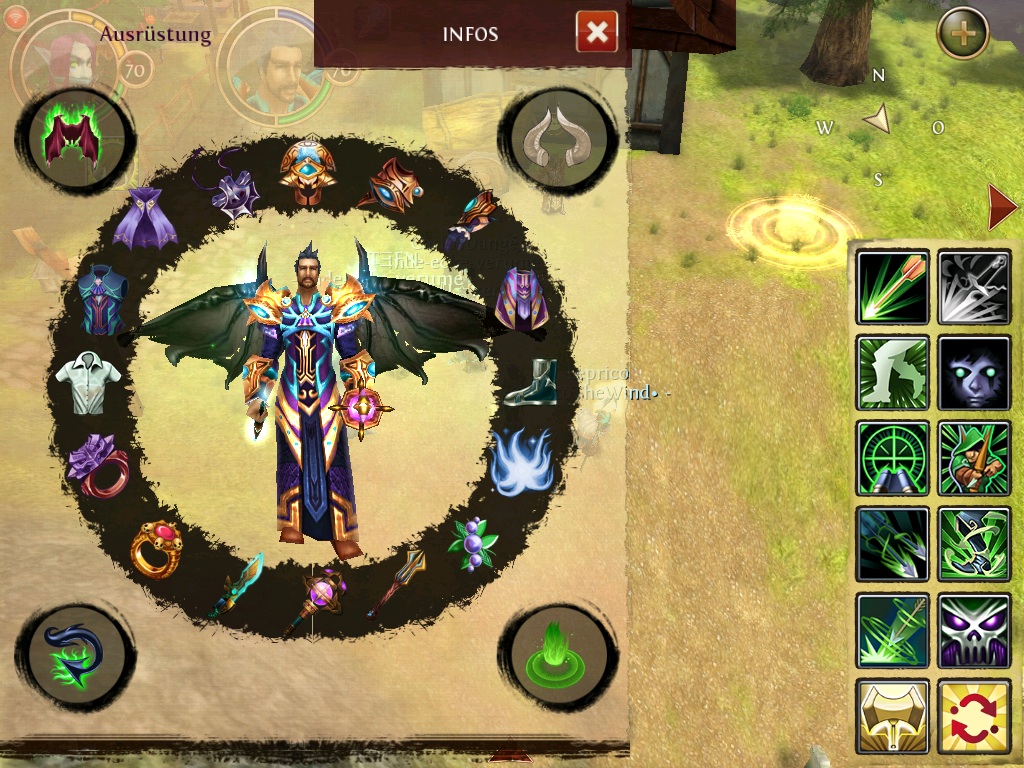Close the Infos panel with the red X

(x=597, y=33)
